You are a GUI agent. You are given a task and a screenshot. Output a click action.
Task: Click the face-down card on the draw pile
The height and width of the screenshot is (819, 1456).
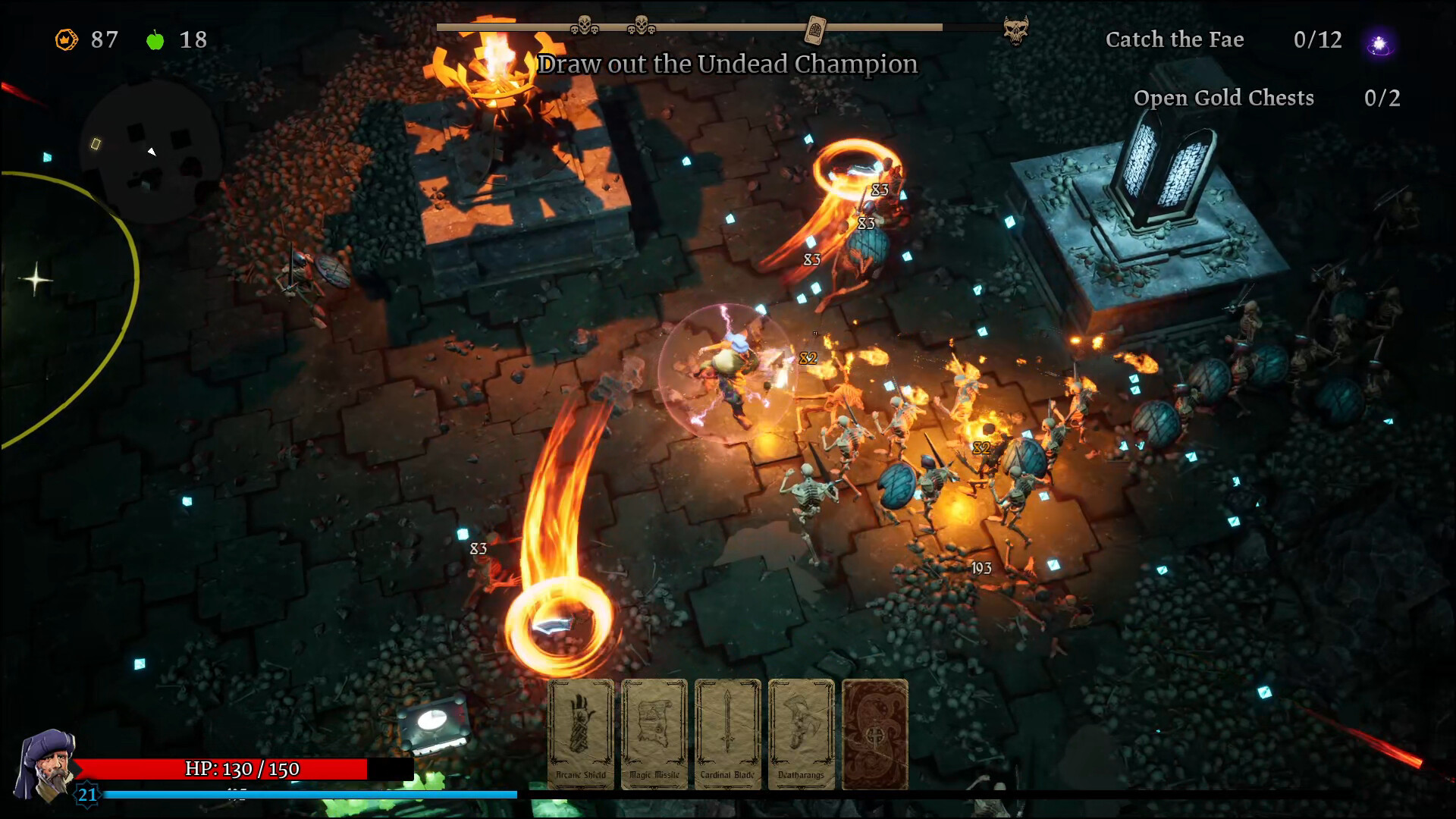875,733
